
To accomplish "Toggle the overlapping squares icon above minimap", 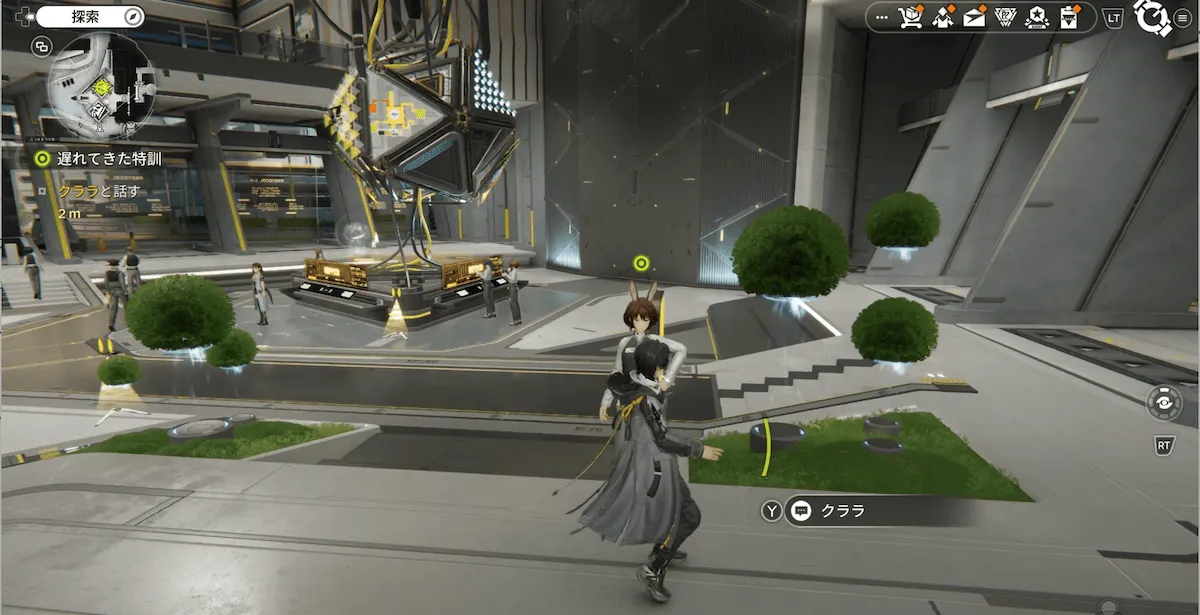I will coord(41,46).
